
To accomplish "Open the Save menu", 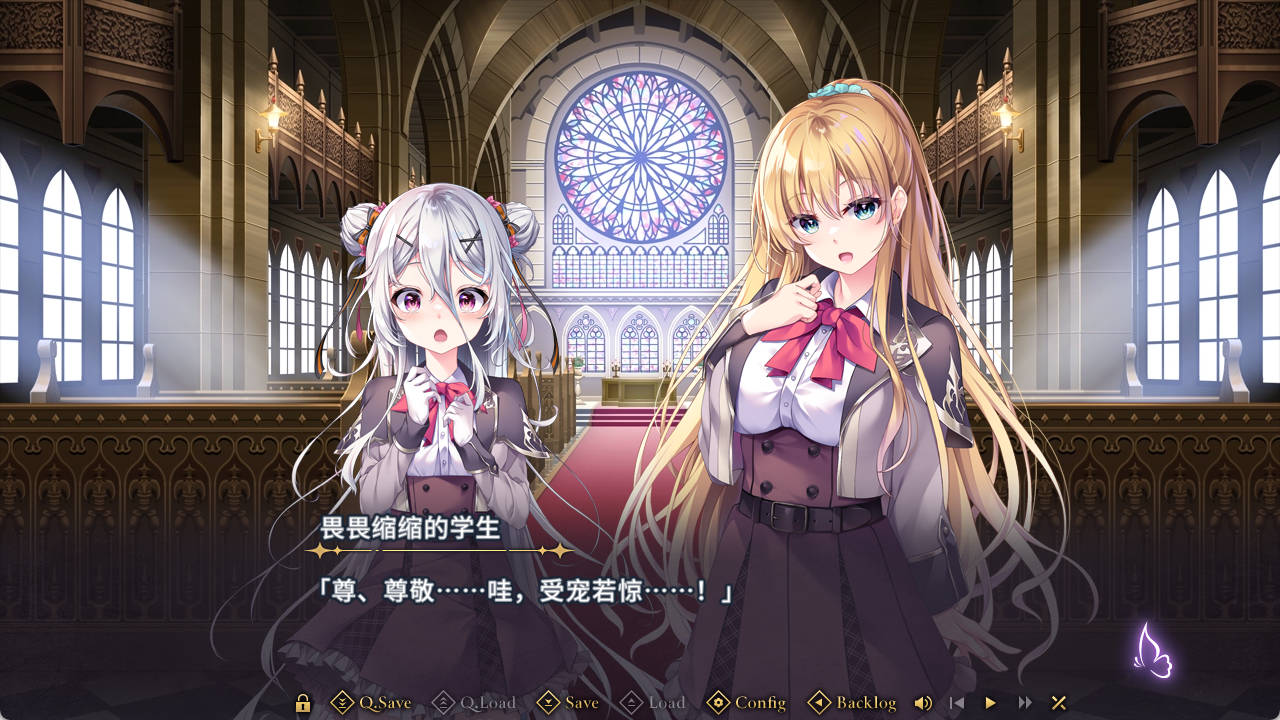I will pyautogui.click(x=568, y=703).
